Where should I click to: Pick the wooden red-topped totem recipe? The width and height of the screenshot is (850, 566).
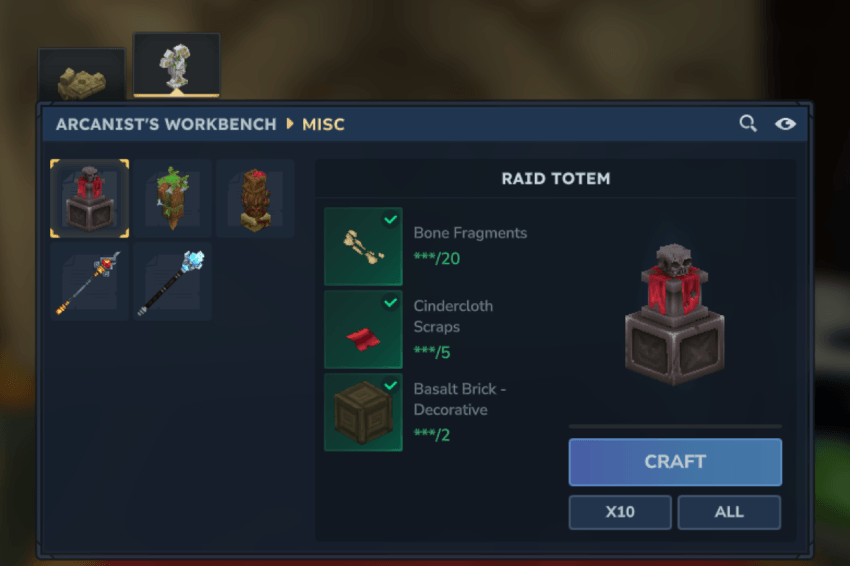(x=255, y=198)
